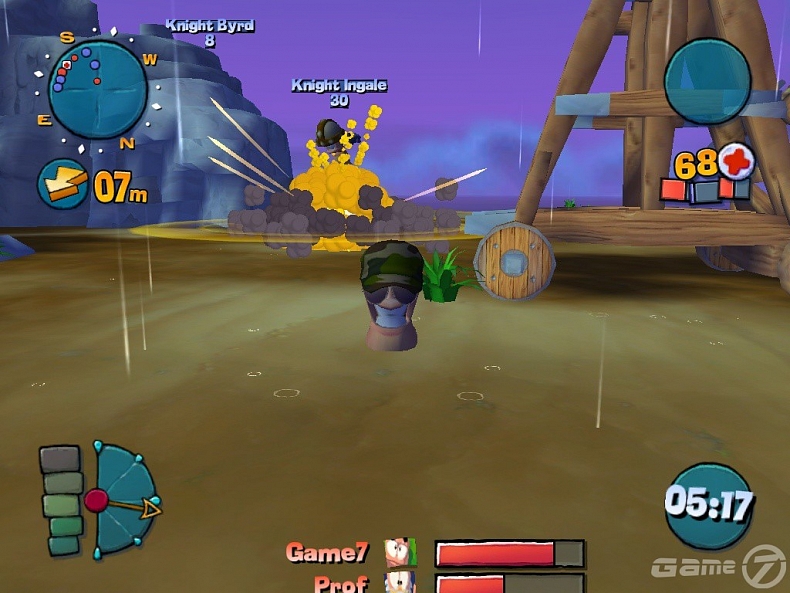Click the Game 7 watermark logo
Image resolution: width=790 pixels, height=593 pixels.
pos(718,567)
